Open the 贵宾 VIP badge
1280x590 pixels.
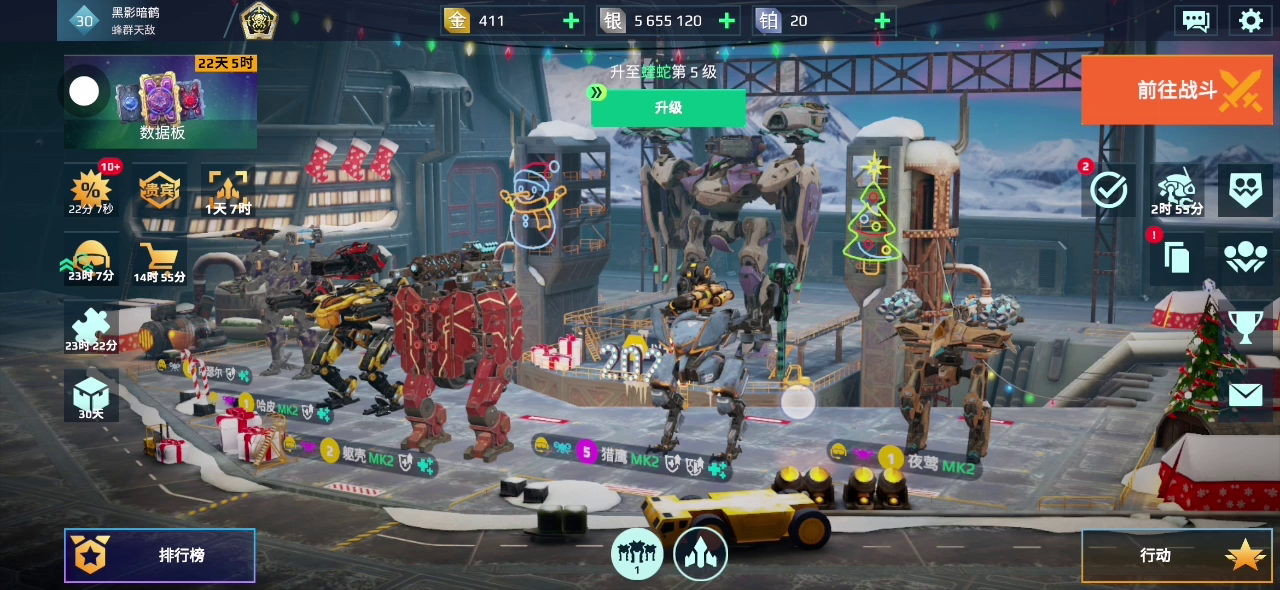(x=159, y=190)
